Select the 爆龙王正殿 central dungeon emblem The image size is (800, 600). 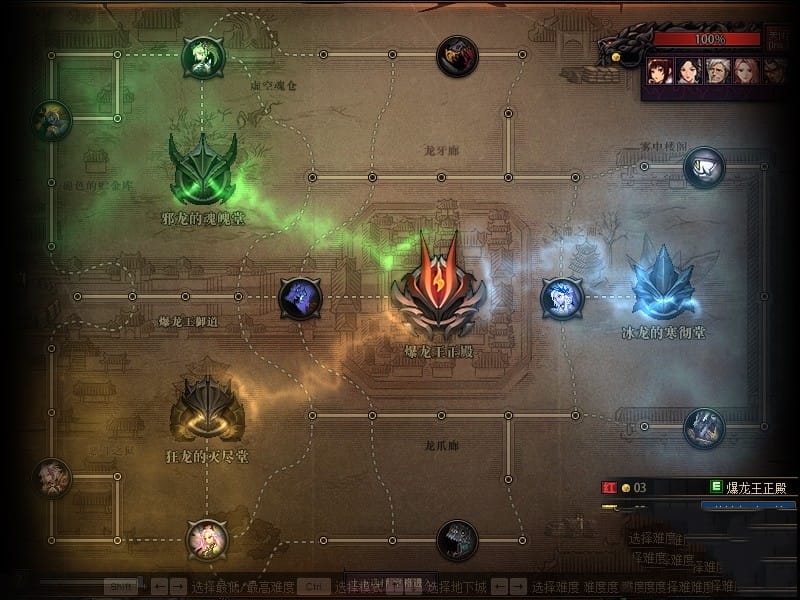coord(438,290)
